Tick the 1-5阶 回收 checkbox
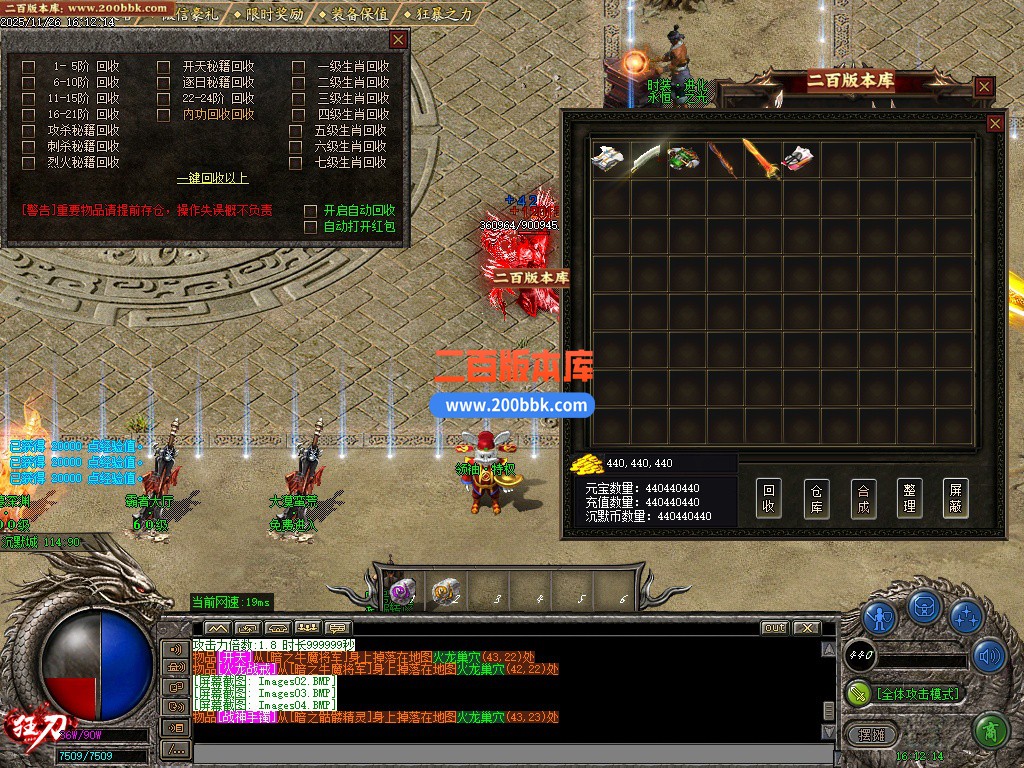 pyautogui.click(x=29, y=67)
